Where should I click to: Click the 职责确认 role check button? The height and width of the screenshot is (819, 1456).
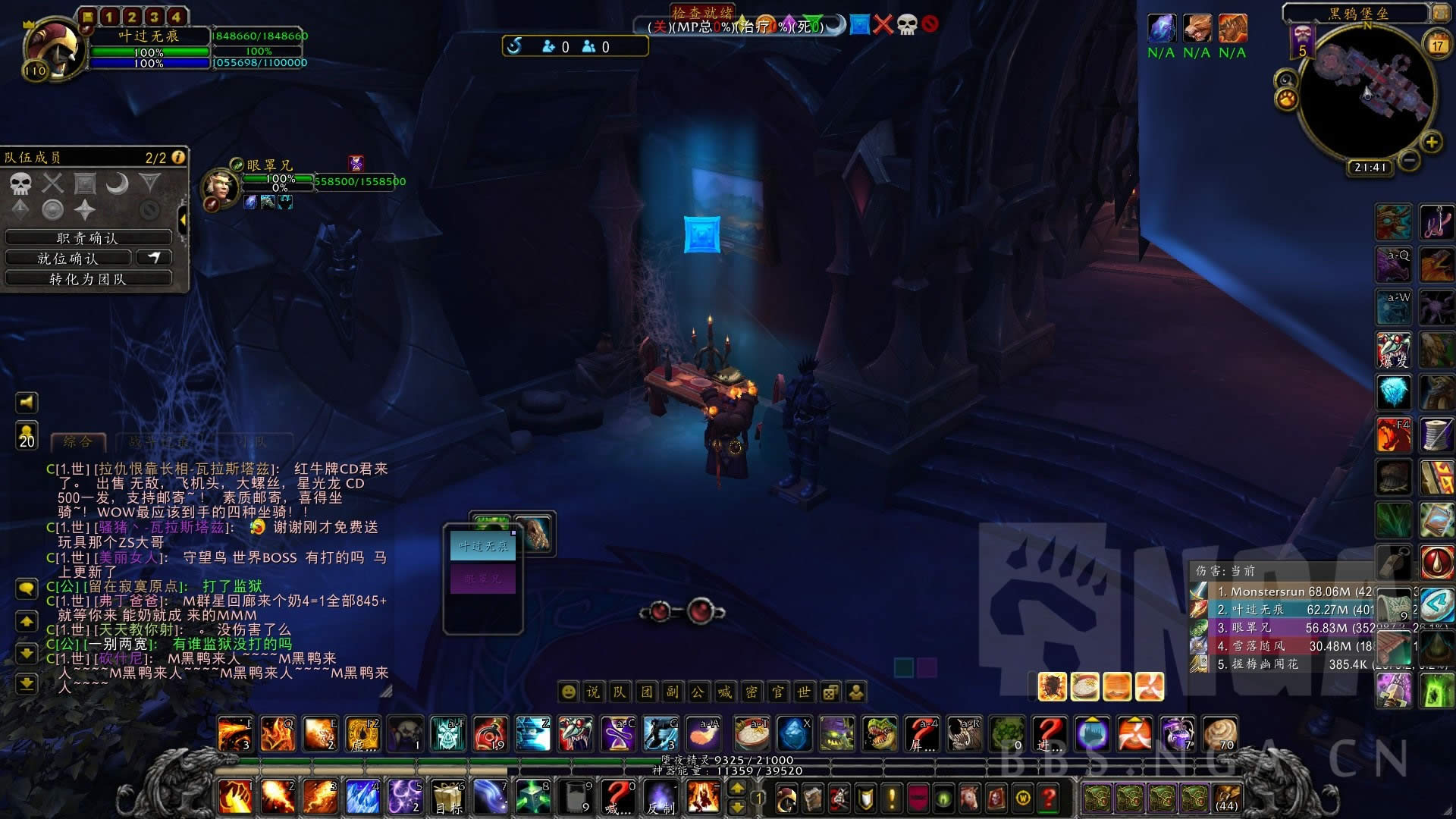pos(87,238)
